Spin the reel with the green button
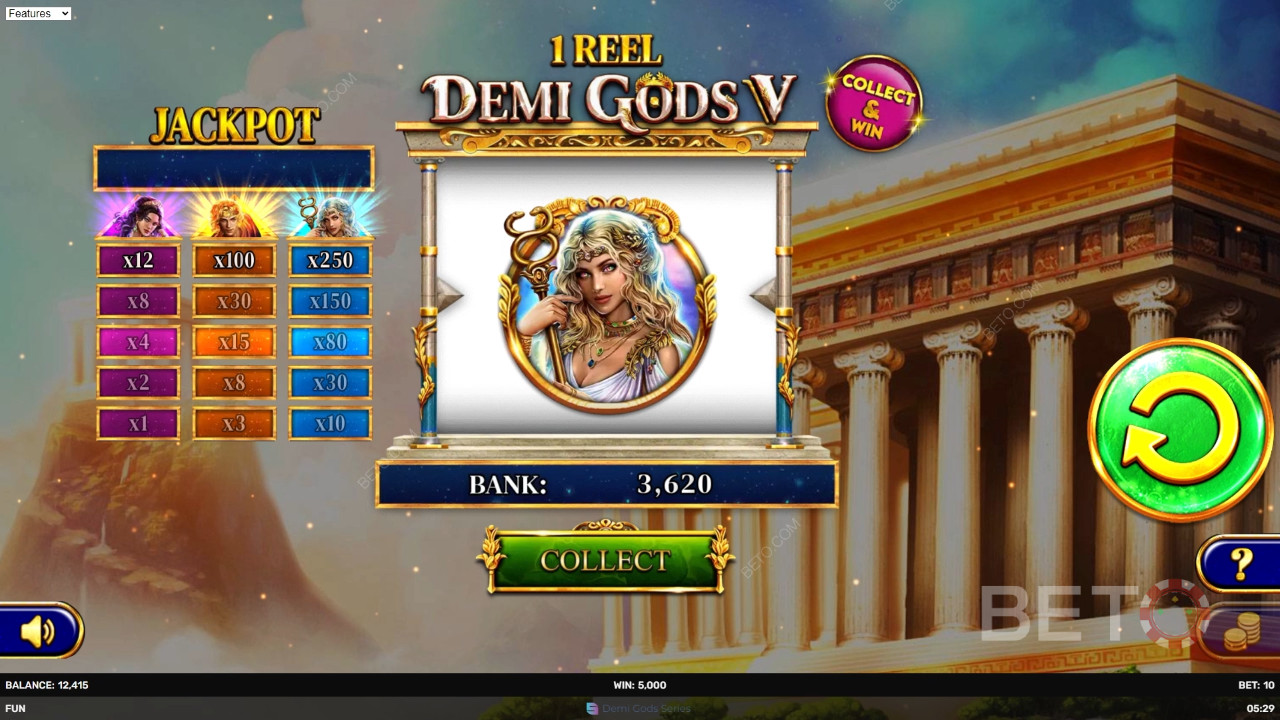This screenshot has width=1280, height=720. pos(1180,429)
